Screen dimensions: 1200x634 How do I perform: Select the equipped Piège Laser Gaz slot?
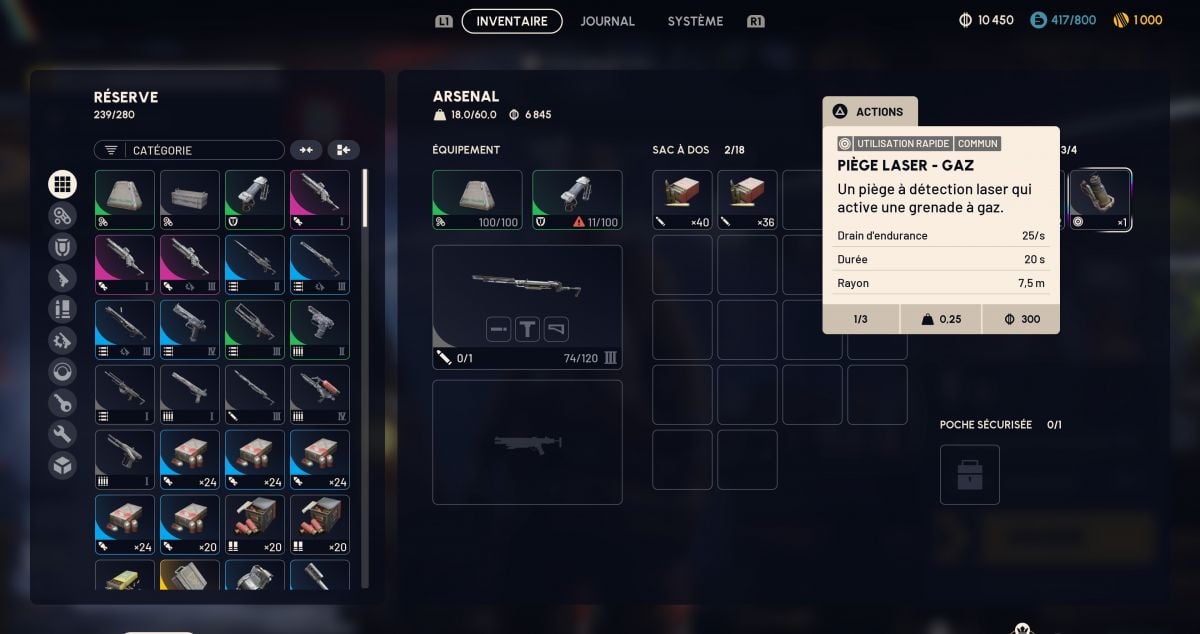(1100, 200)
